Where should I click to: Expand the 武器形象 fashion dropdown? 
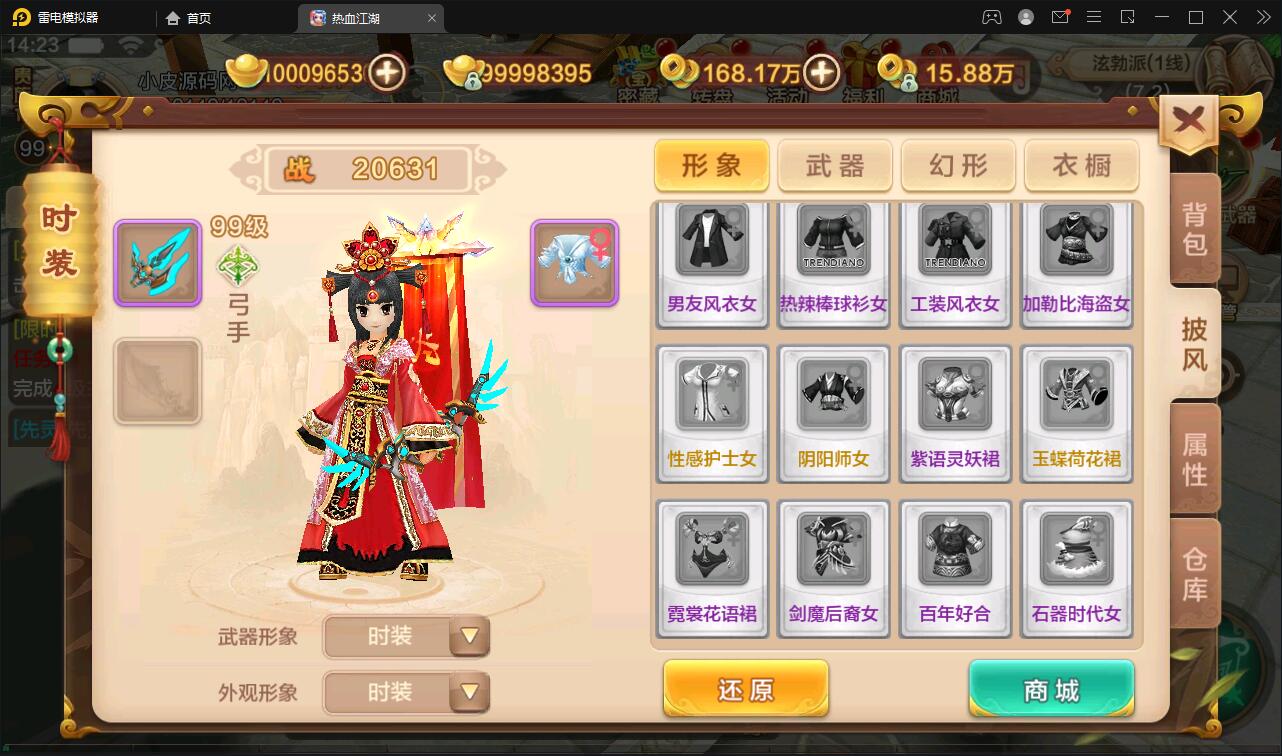[406, 637]
